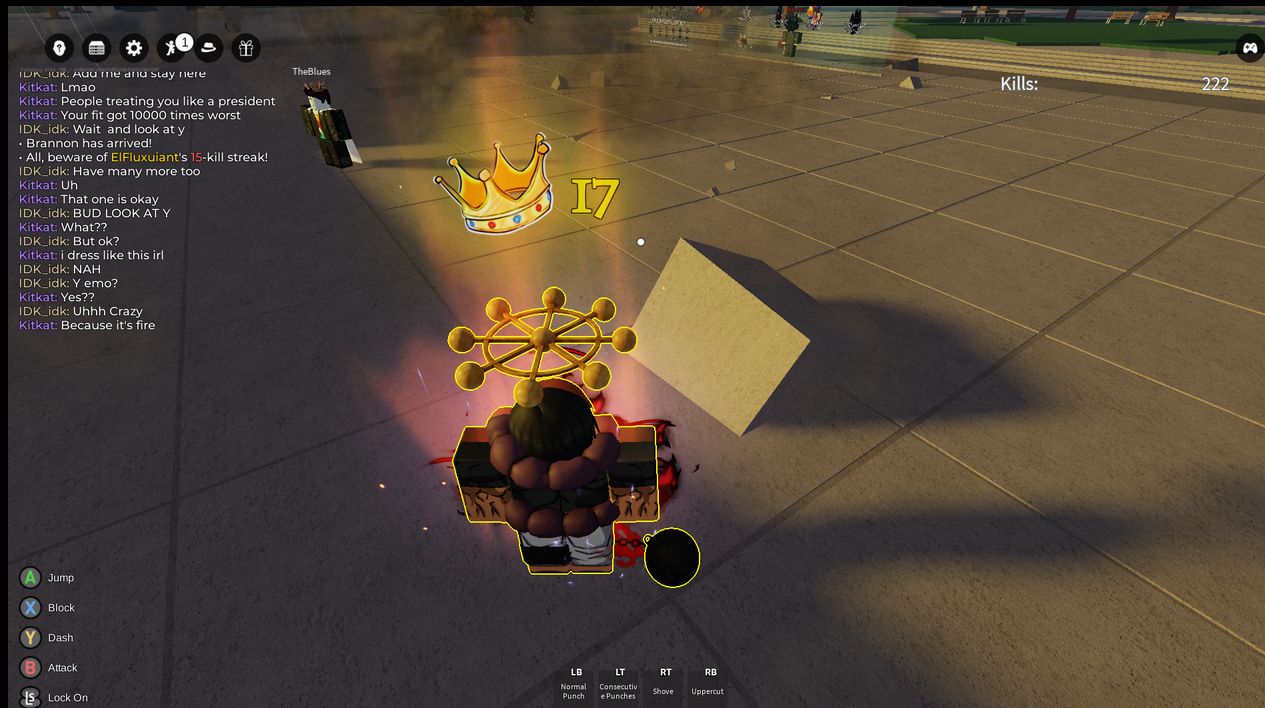This screenshot has width=1265, height=708.
Task: Open the table list icon
Action: click(x=97, y=48)
